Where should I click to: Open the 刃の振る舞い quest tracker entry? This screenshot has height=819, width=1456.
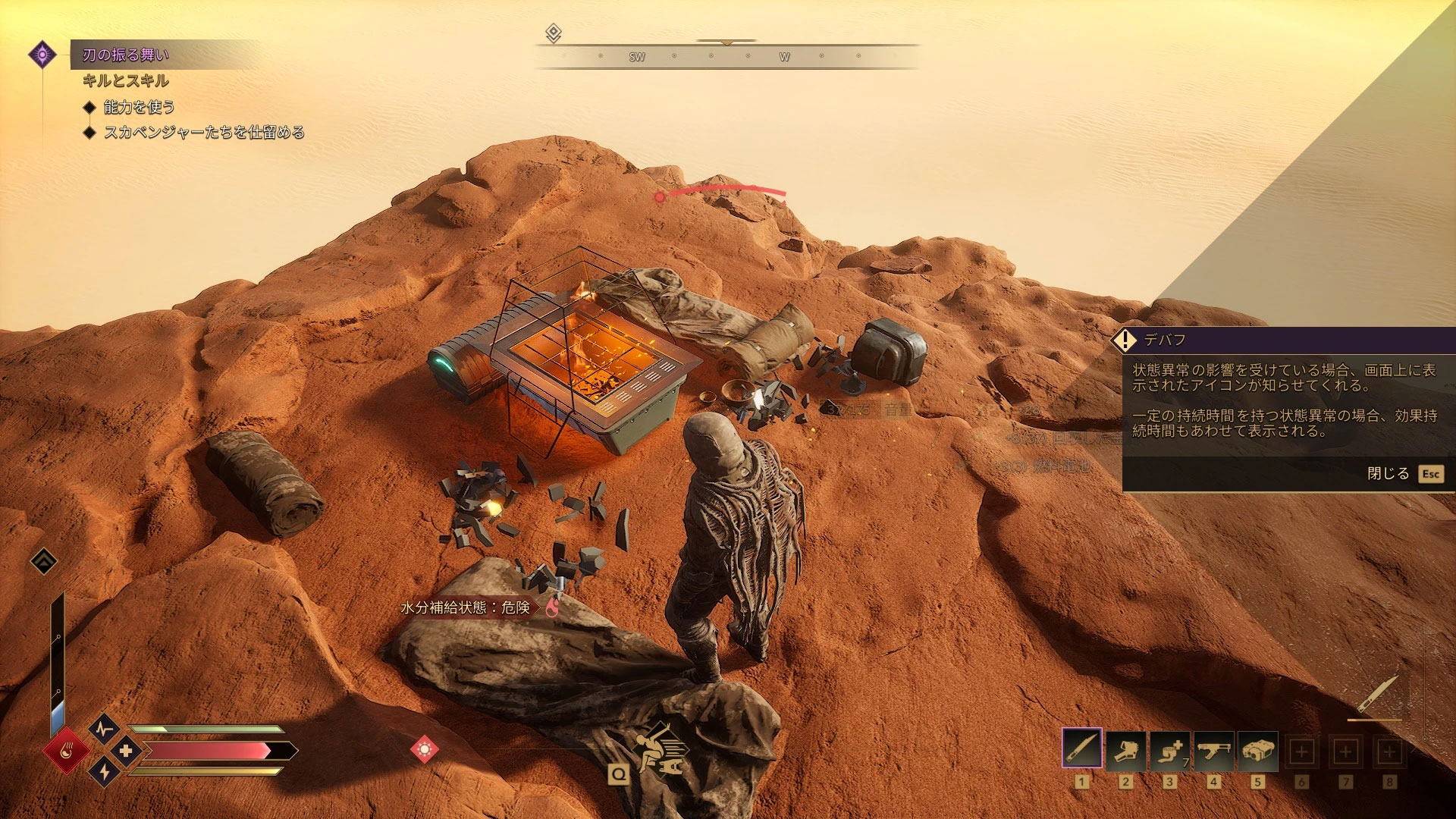pyautogui.click(x=126, y=55)
